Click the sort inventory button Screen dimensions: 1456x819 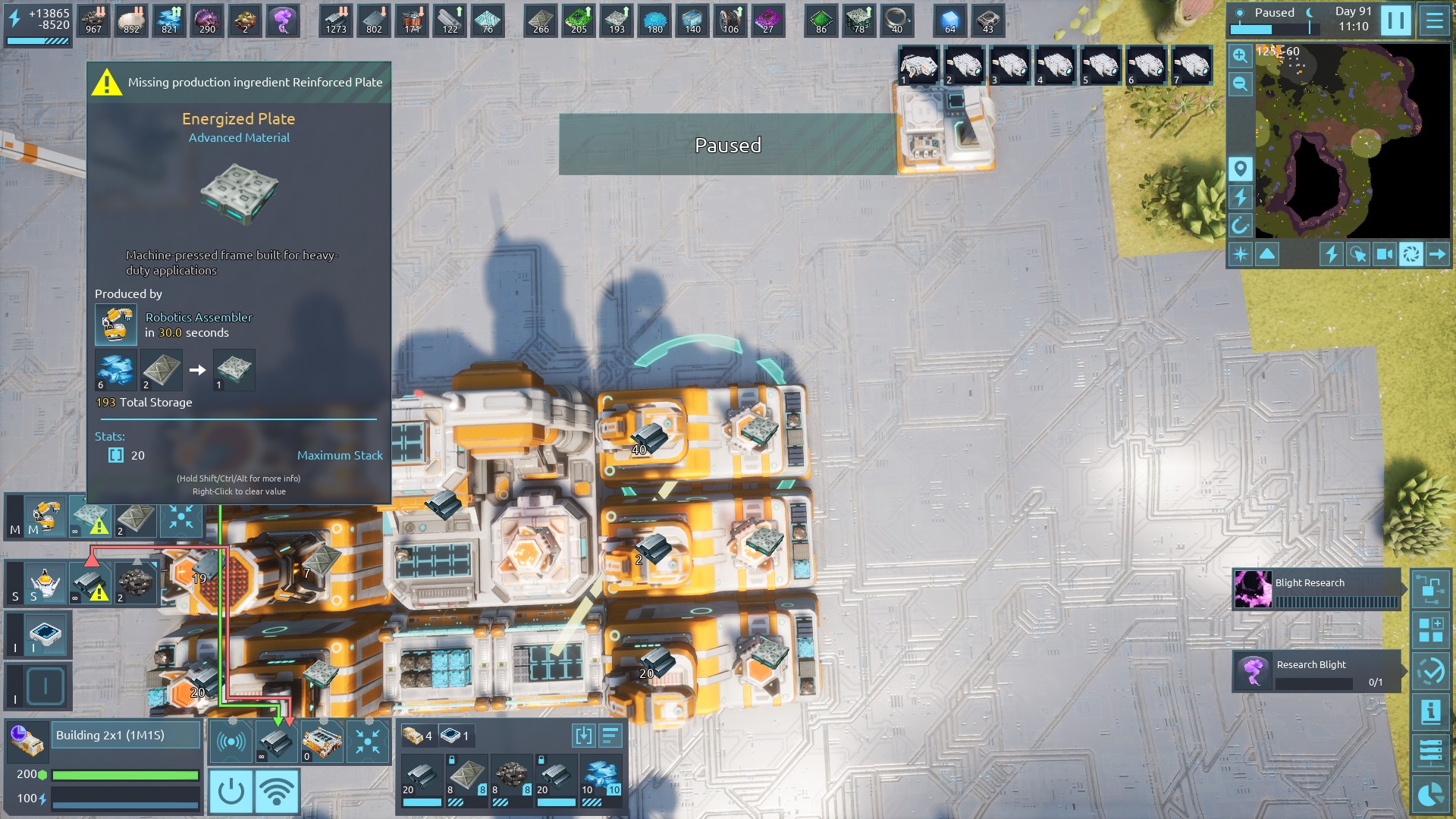(x=610, y=736)
